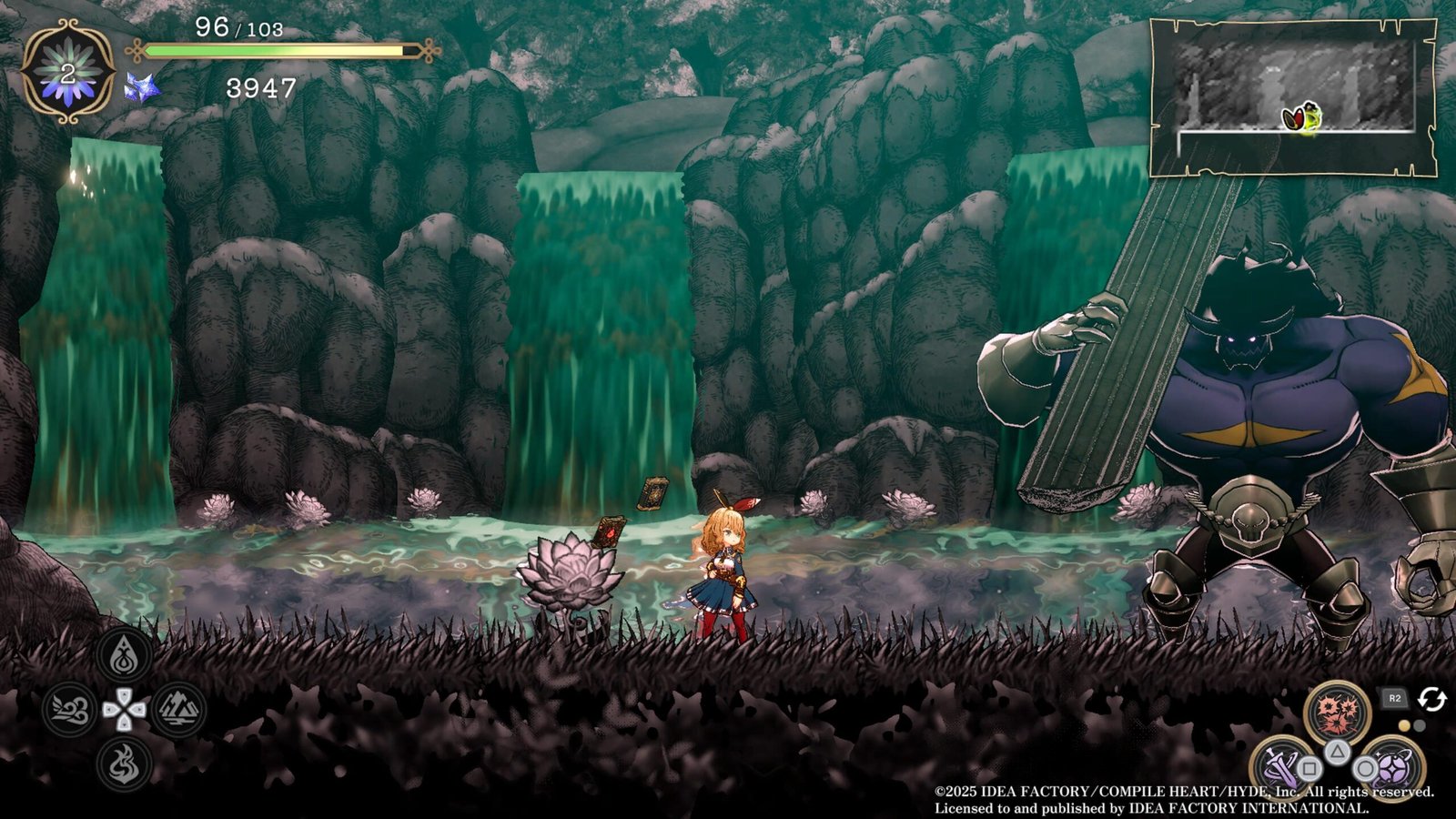This screenshot has height=819, width=1456.
Task: Click the skill set swap arrows icon
Action: tap(1431, 699)
